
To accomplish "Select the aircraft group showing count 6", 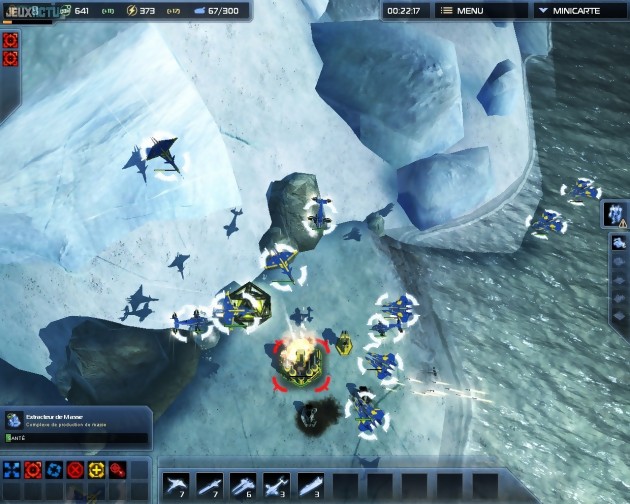I will (x=243, y=487).
